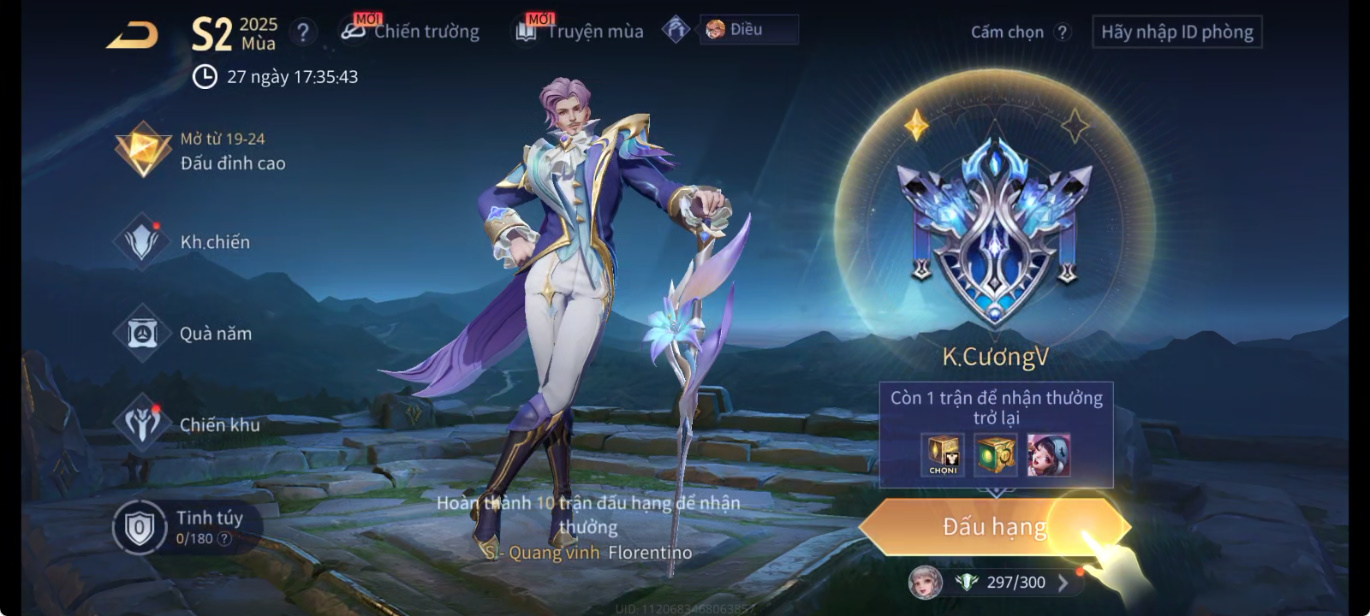This screenshot has height=616, width=1370.
Task: Open Đấu đỉnh cao mode
Action: click(203, 151)
